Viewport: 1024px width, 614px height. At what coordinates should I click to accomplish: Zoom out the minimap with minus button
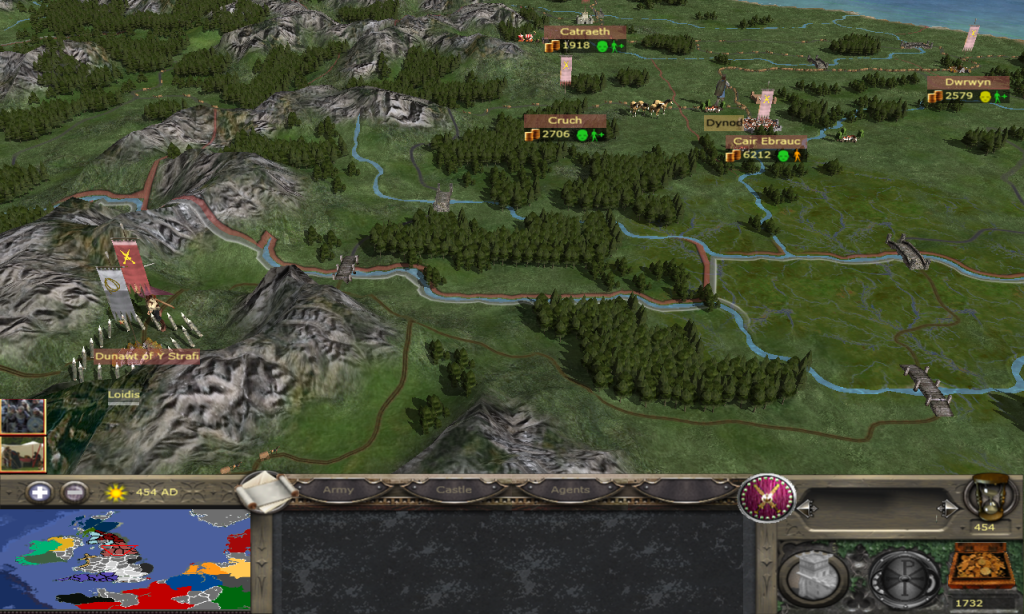tap(73, 492)
